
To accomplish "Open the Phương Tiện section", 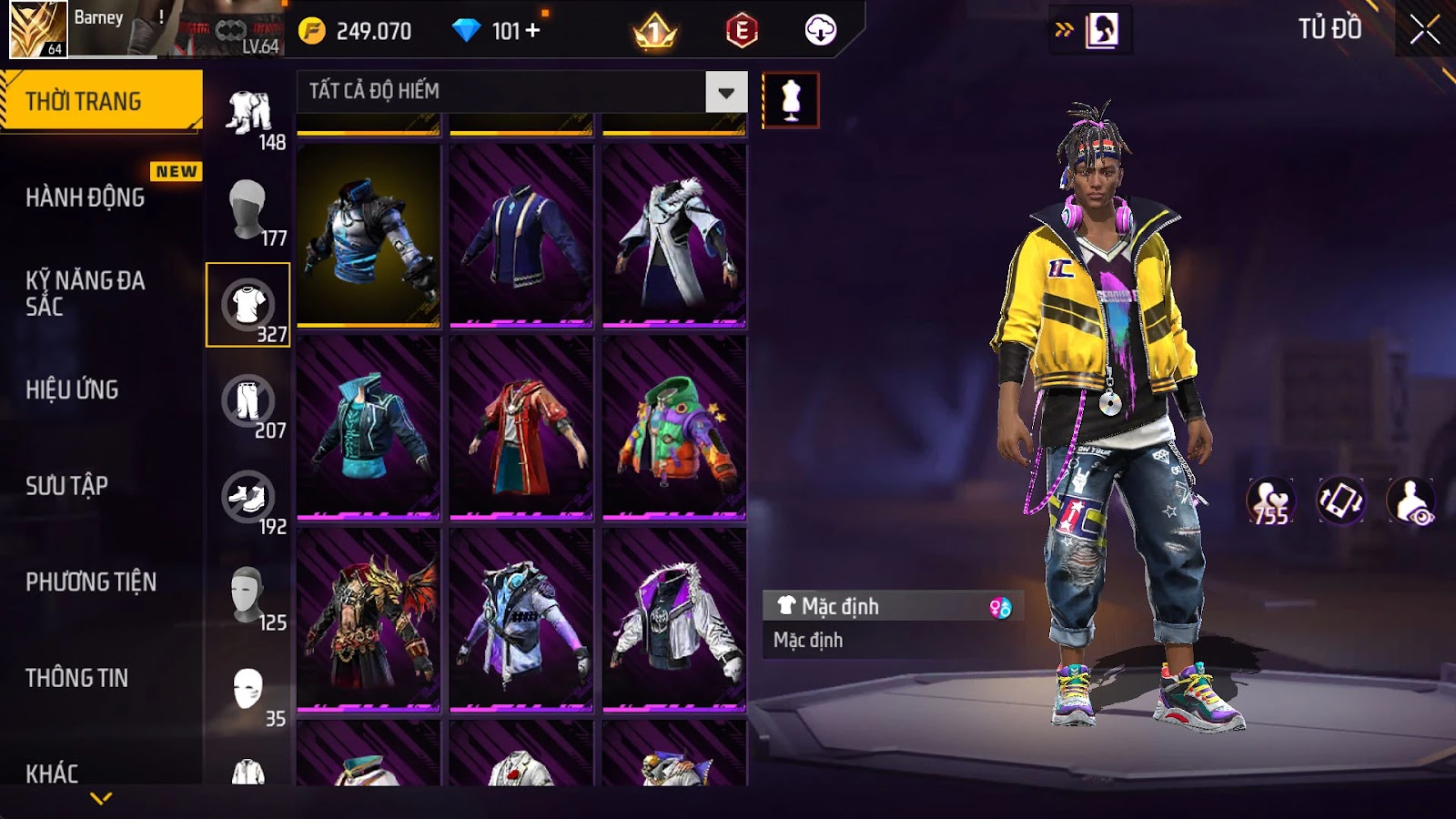I will coord(91,582).
